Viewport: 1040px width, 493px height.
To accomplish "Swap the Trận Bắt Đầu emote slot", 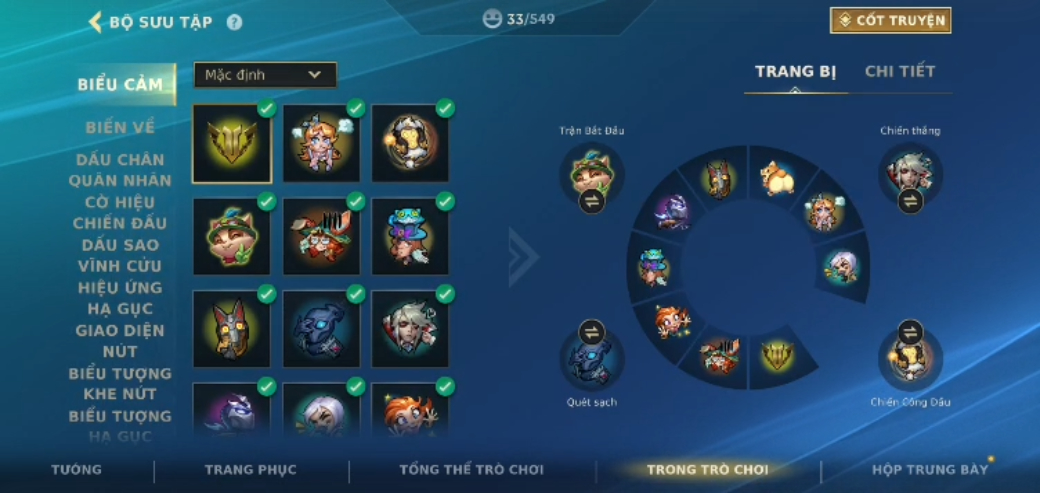I will point(592,200).
